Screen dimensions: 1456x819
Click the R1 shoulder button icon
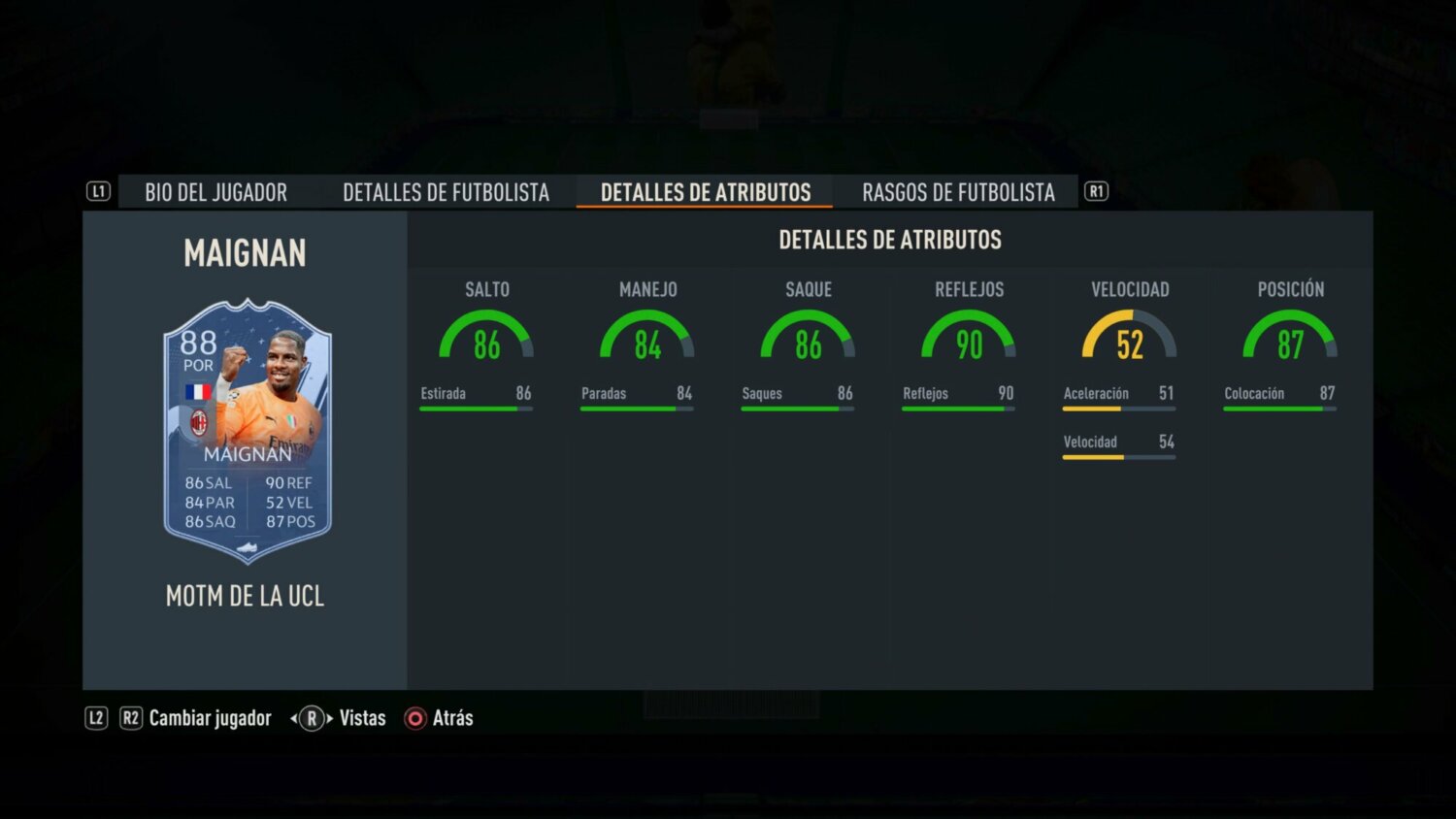click(x=1097, y=191)
